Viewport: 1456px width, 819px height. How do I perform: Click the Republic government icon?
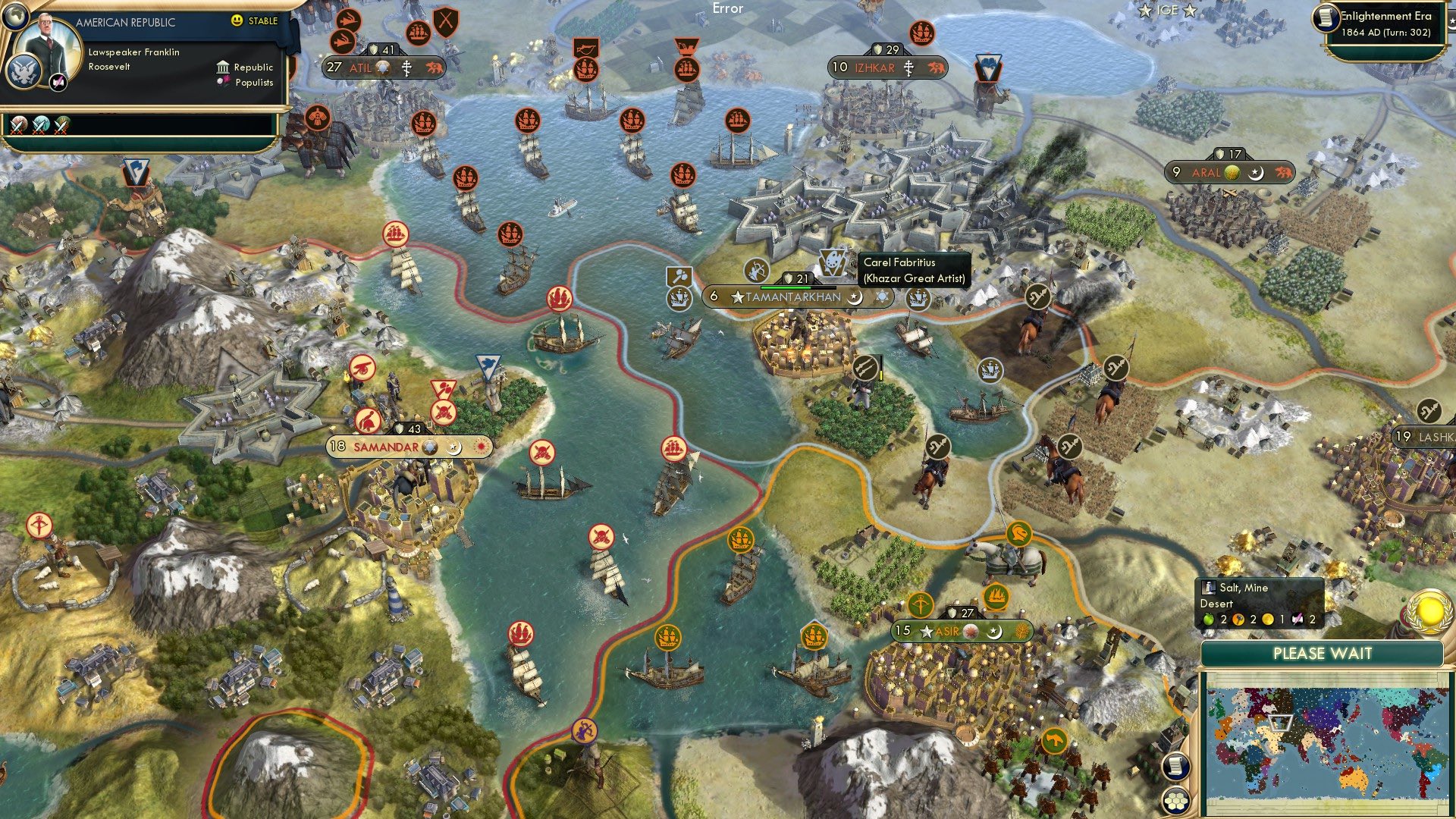pos(223,67)
